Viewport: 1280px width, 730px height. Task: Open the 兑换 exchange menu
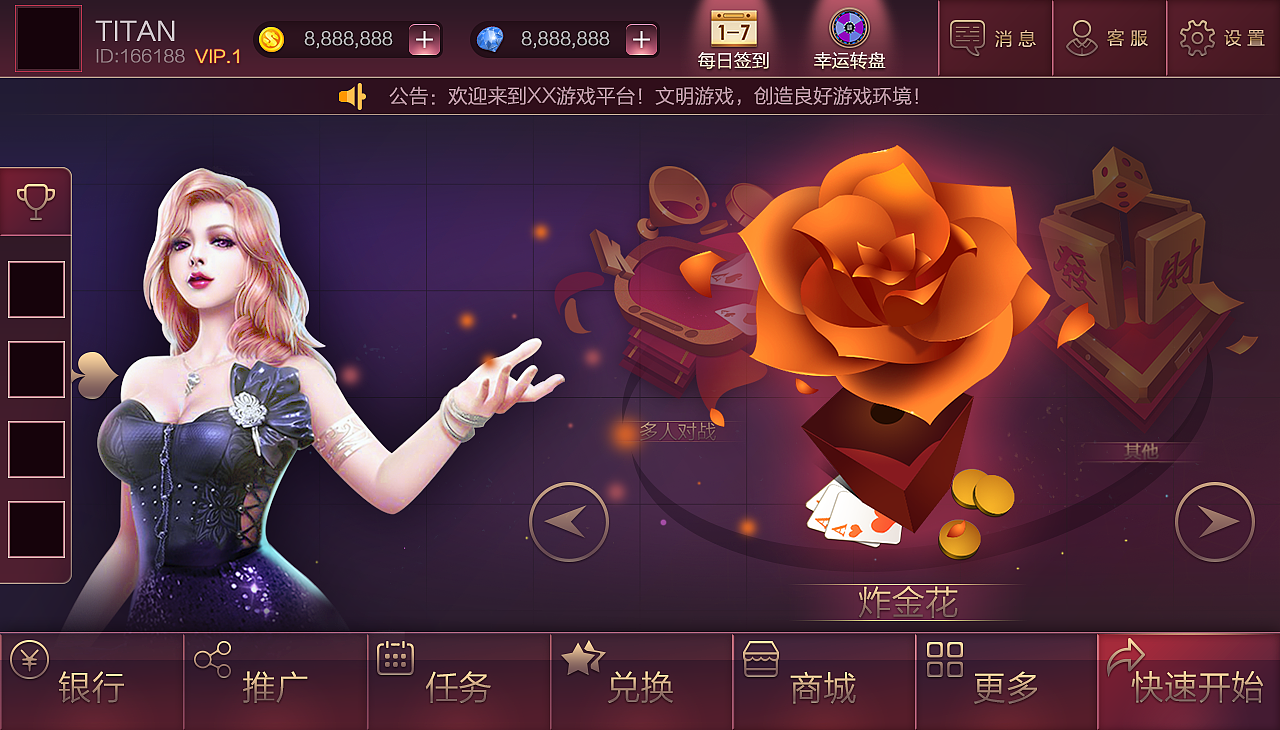point(641,682)
